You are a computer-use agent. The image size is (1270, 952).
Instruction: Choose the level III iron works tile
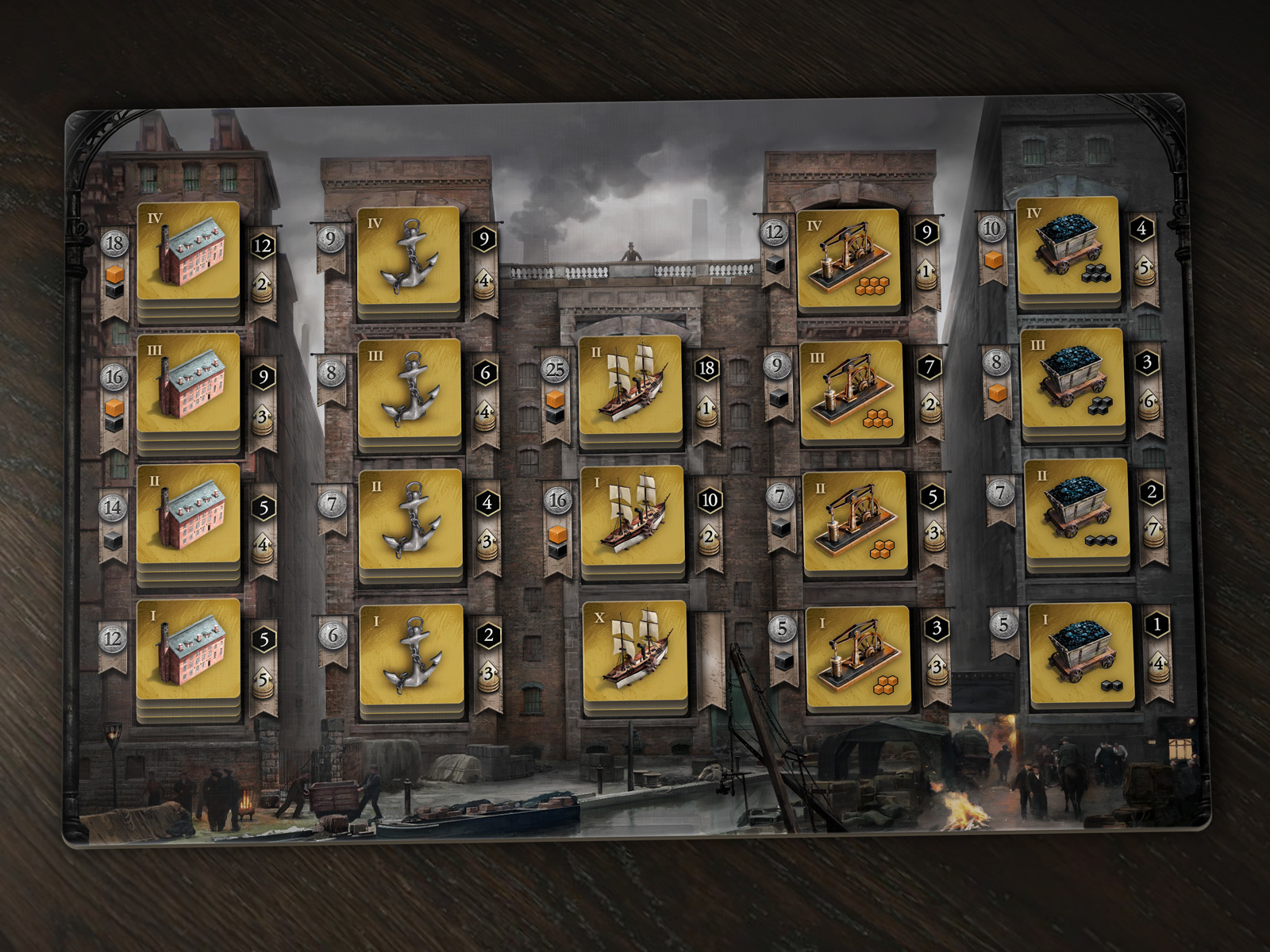851,390
